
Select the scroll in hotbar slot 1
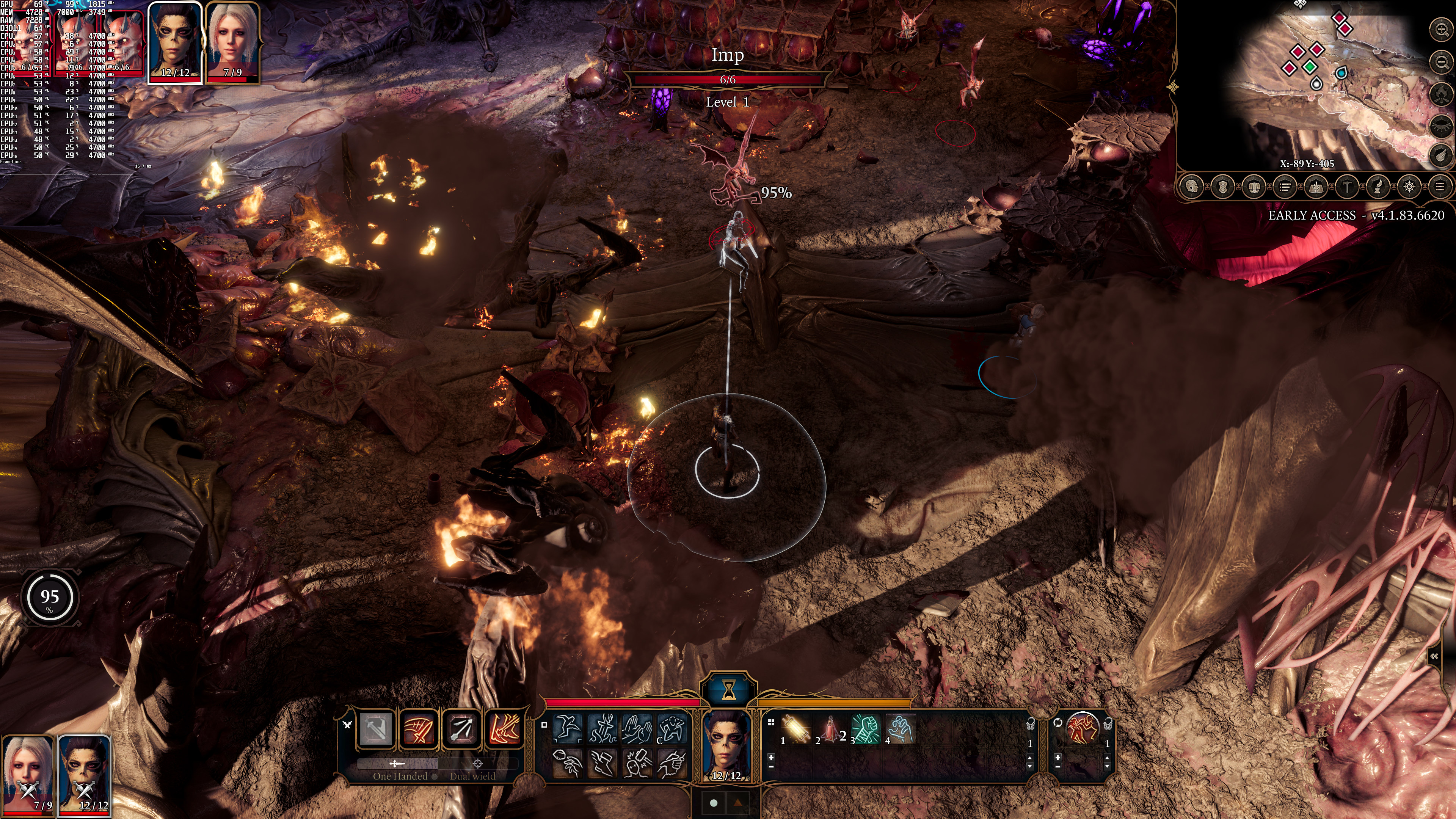pos(796,728)
